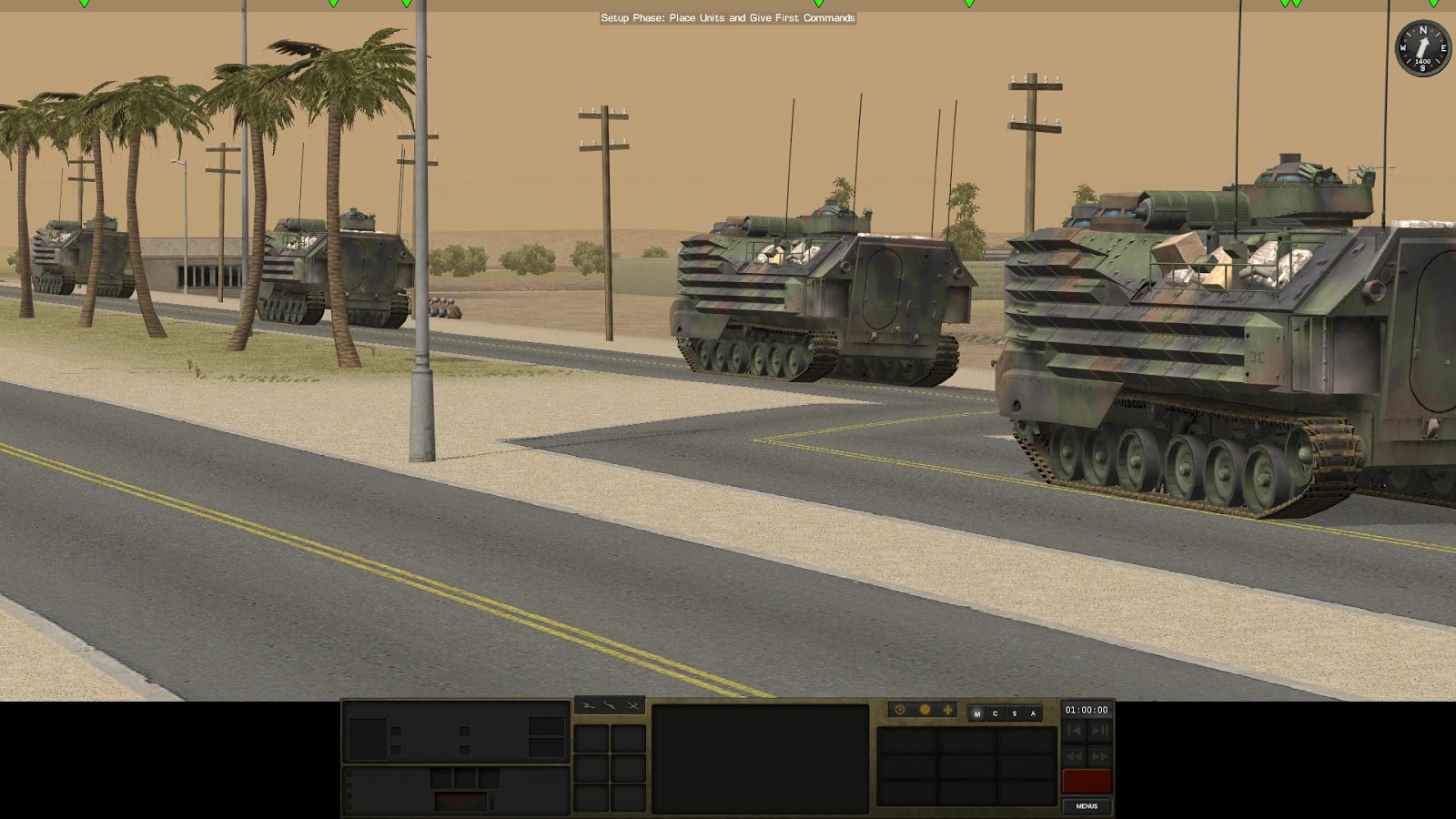
Task: Toggle the M (Move) command category
Action: (x=977, y=713)
